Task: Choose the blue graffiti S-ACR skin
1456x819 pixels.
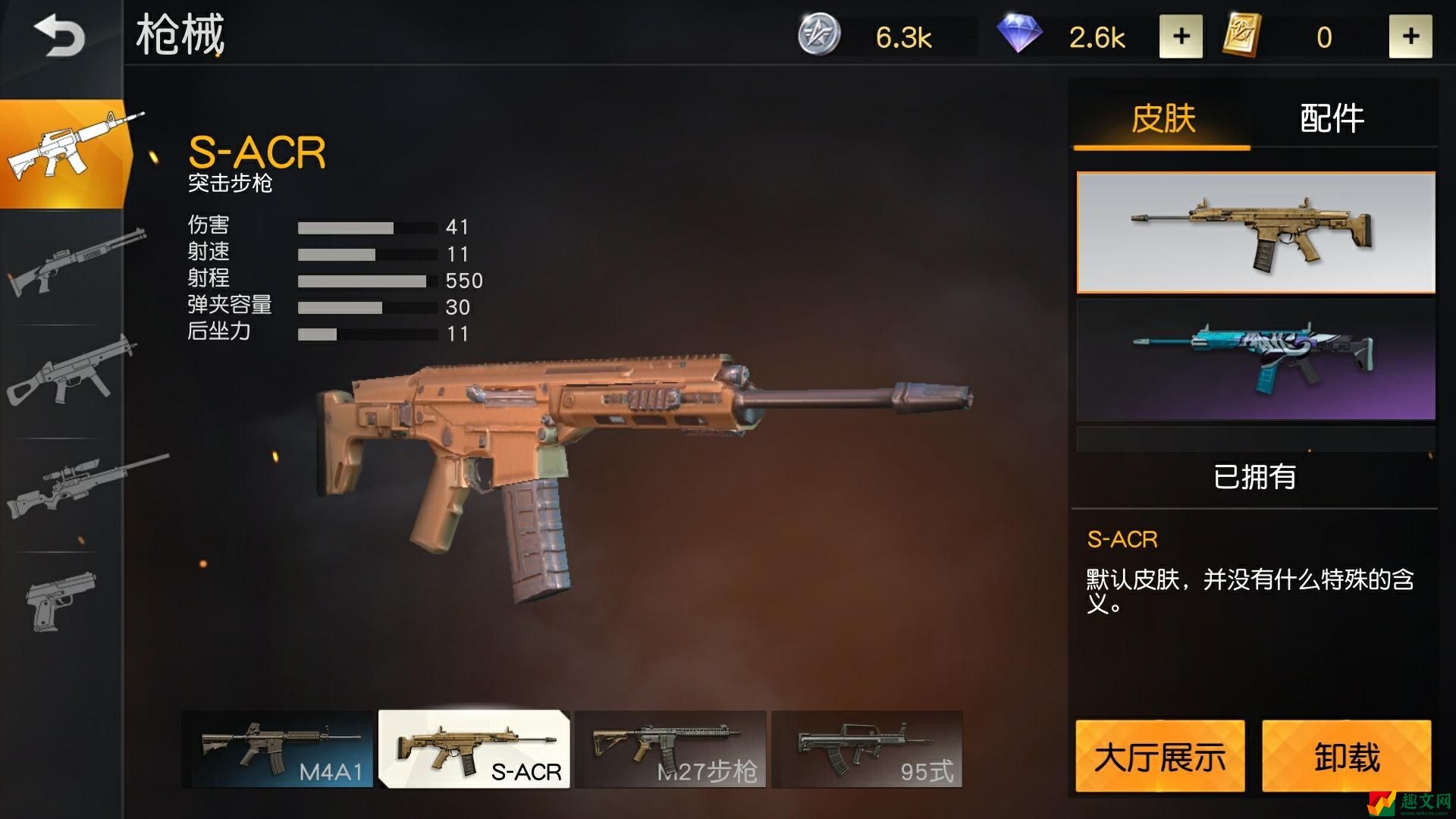Action: 1255,359
